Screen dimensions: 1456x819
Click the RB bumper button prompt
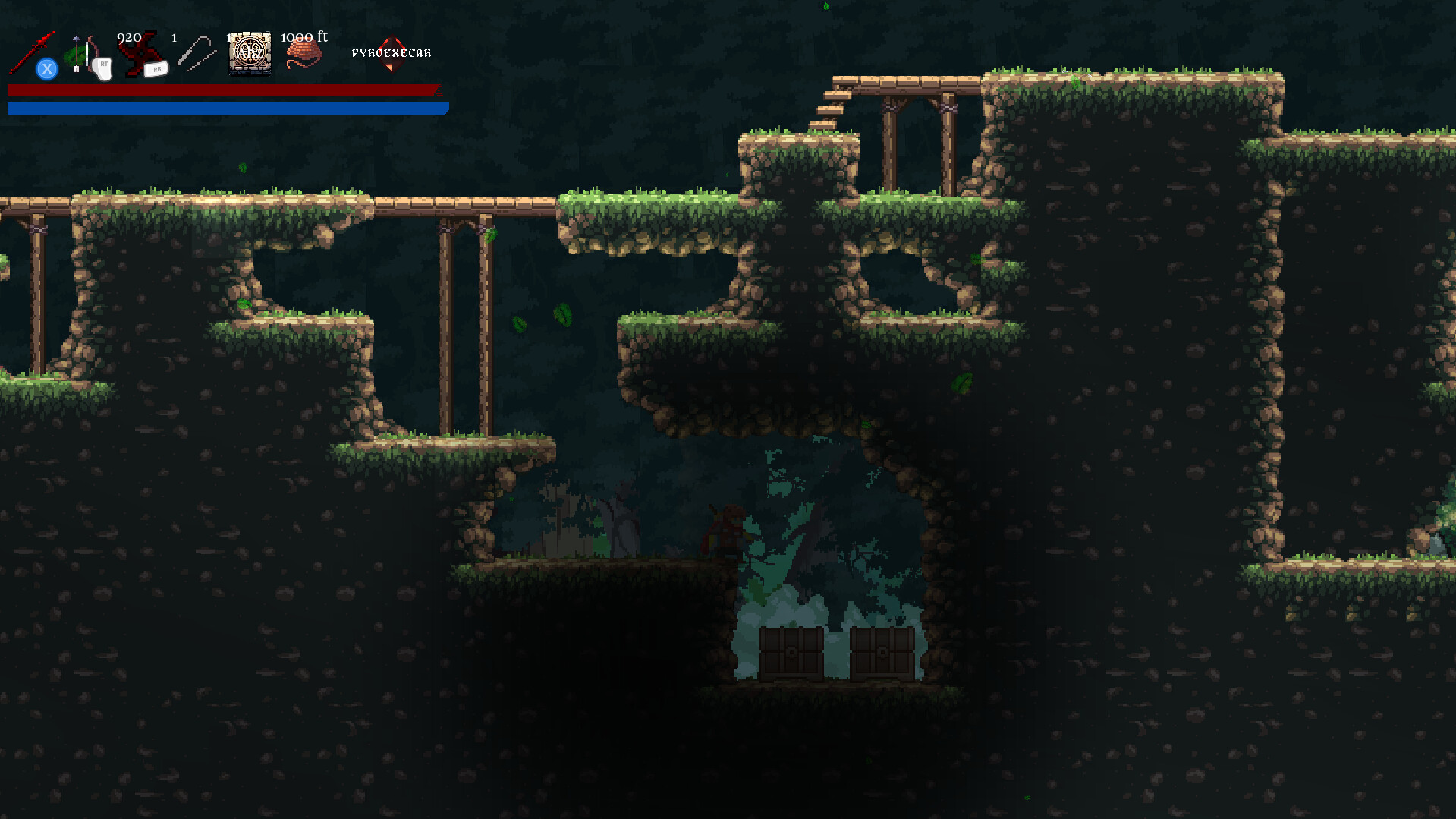pyautogui.click(x=156, y=69)
